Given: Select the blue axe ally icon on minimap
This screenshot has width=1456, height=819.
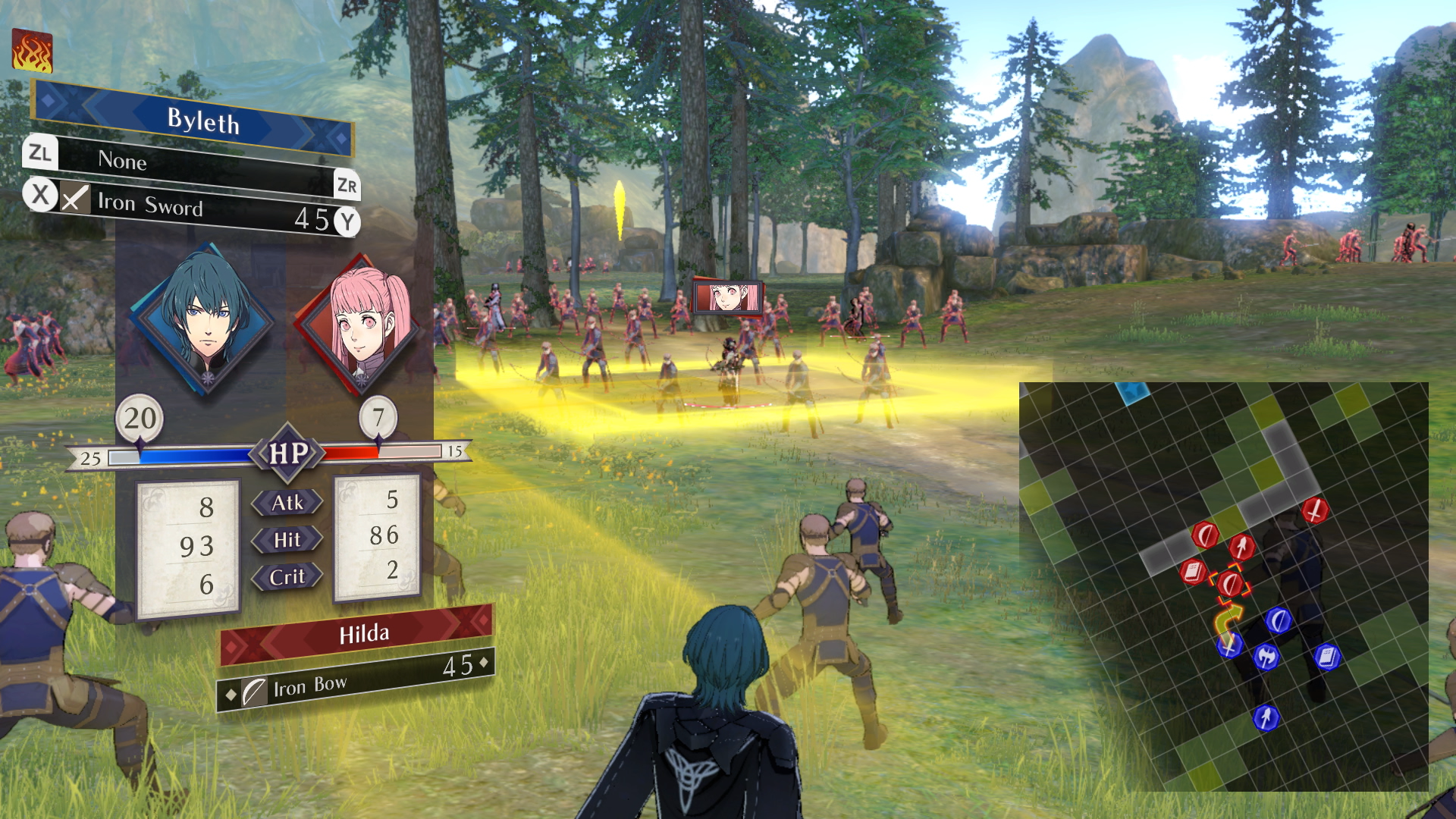Looking at the screenshot, I should (1266, 657).
